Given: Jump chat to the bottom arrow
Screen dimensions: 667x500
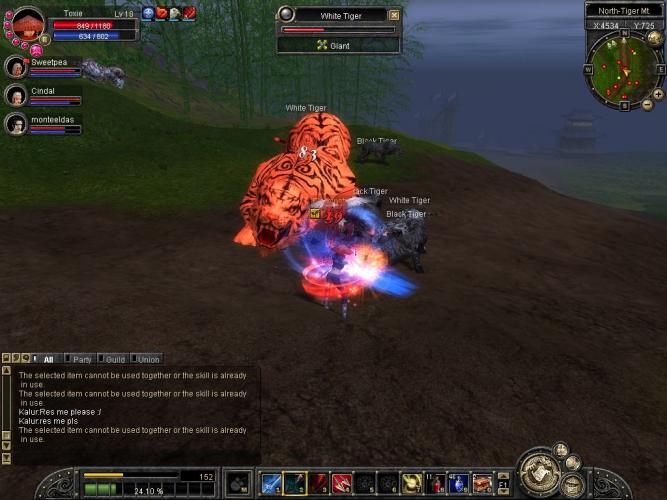Looking at the screenshot, I should (x=6, y=459).
